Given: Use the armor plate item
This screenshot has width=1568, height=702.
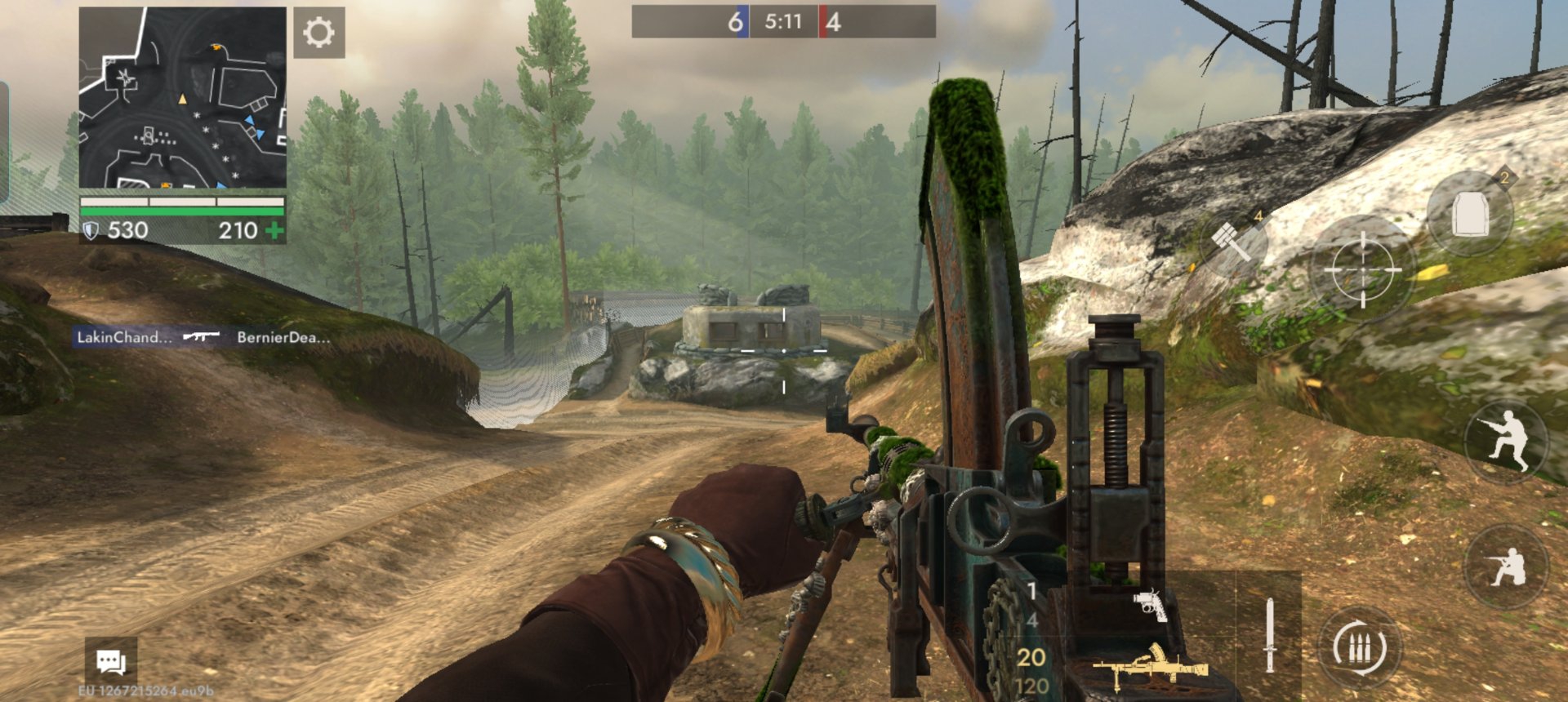Looking at the screenshot, I should (1470, 214).
